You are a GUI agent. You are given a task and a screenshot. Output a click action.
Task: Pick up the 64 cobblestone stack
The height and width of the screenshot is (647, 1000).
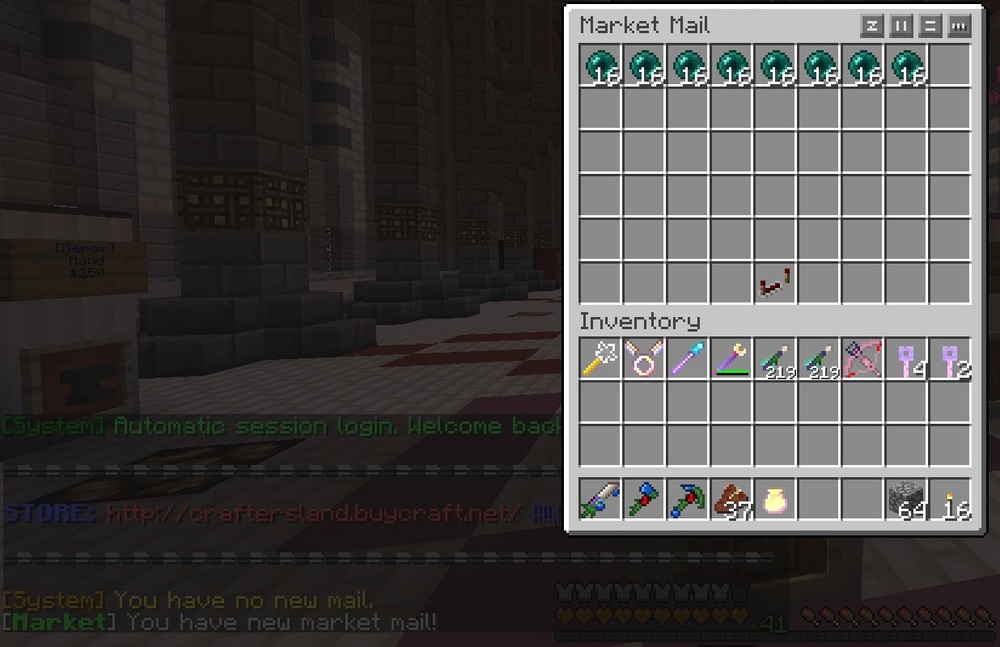coord(906,499)
